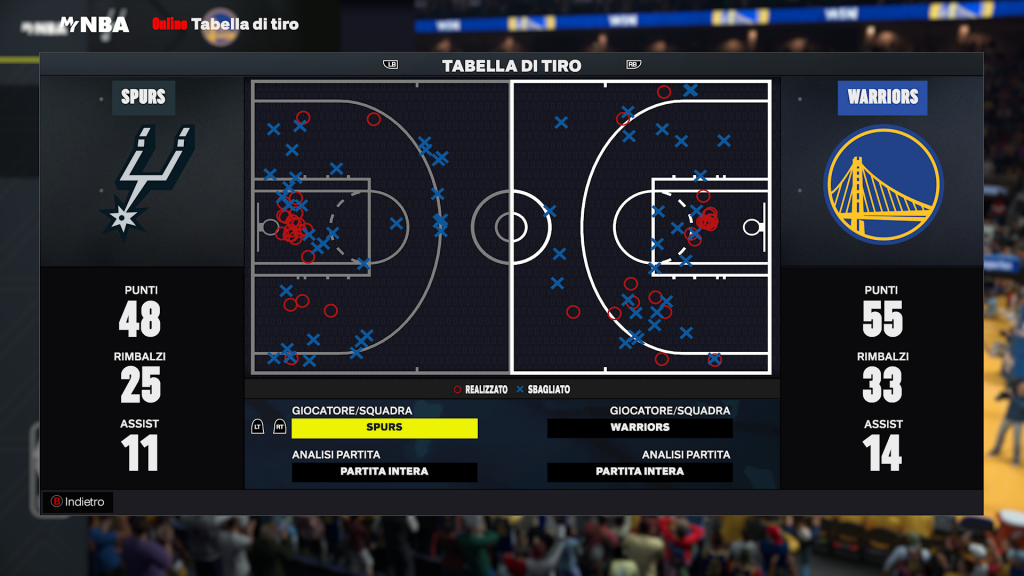Image resolution: width=1024 pixels, height=576 pixels.
Task: Change the Warriors Partita Intera analysis option
Action: pyautogui.click(x=640, y=472)
